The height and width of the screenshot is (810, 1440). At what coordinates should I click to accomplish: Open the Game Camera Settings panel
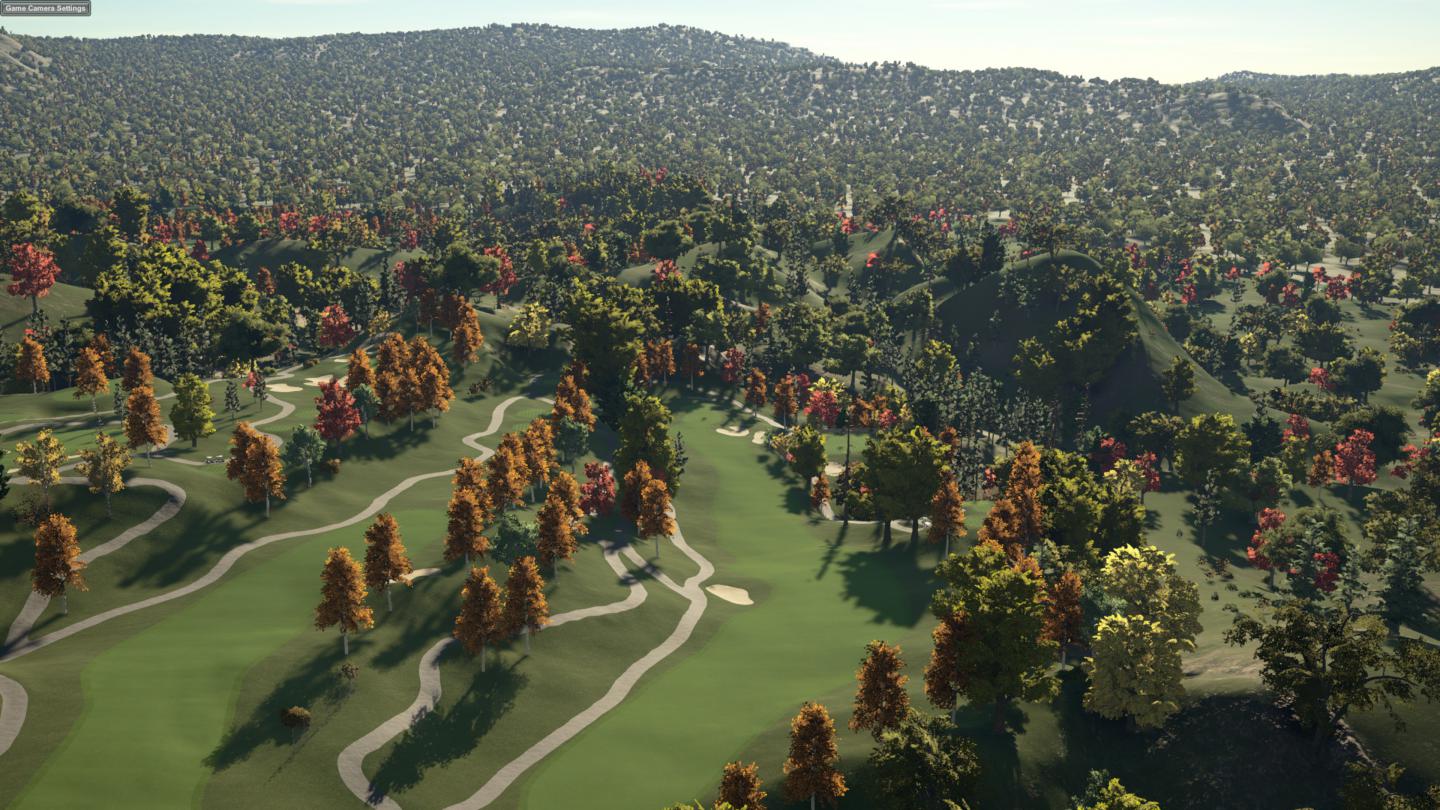[45, 8]
